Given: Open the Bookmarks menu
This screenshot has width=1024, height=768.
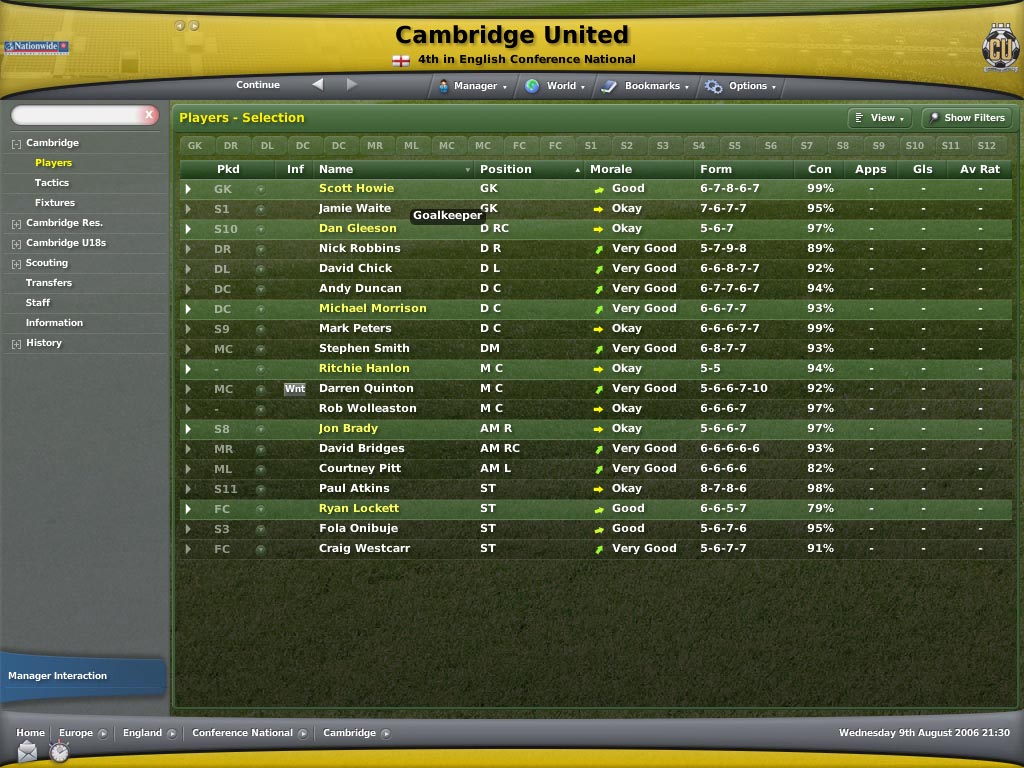Looking at the screenshot, I should click(x=647, y=86).
